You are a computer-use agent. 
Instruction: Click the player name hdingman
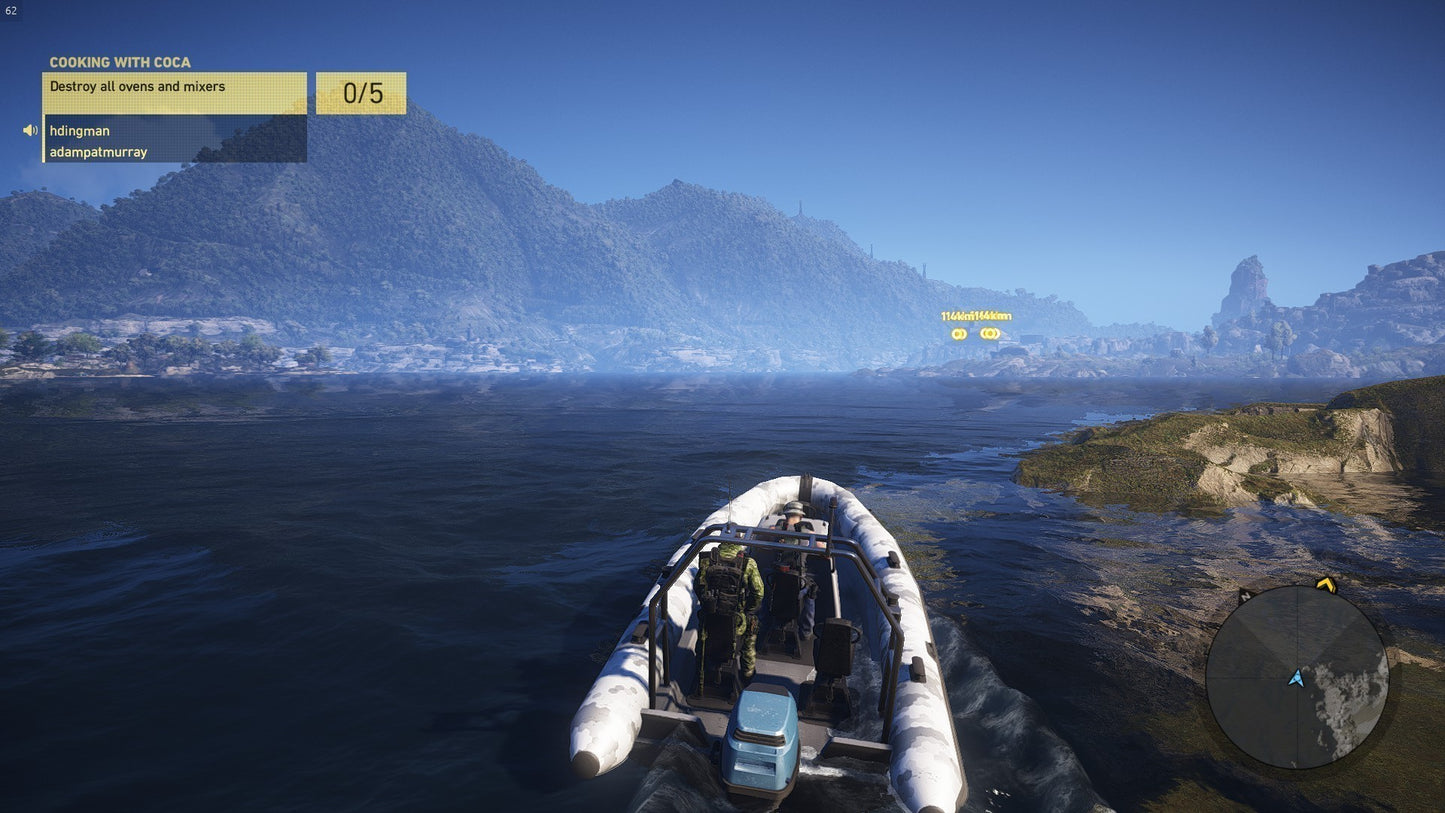[79, 131]
